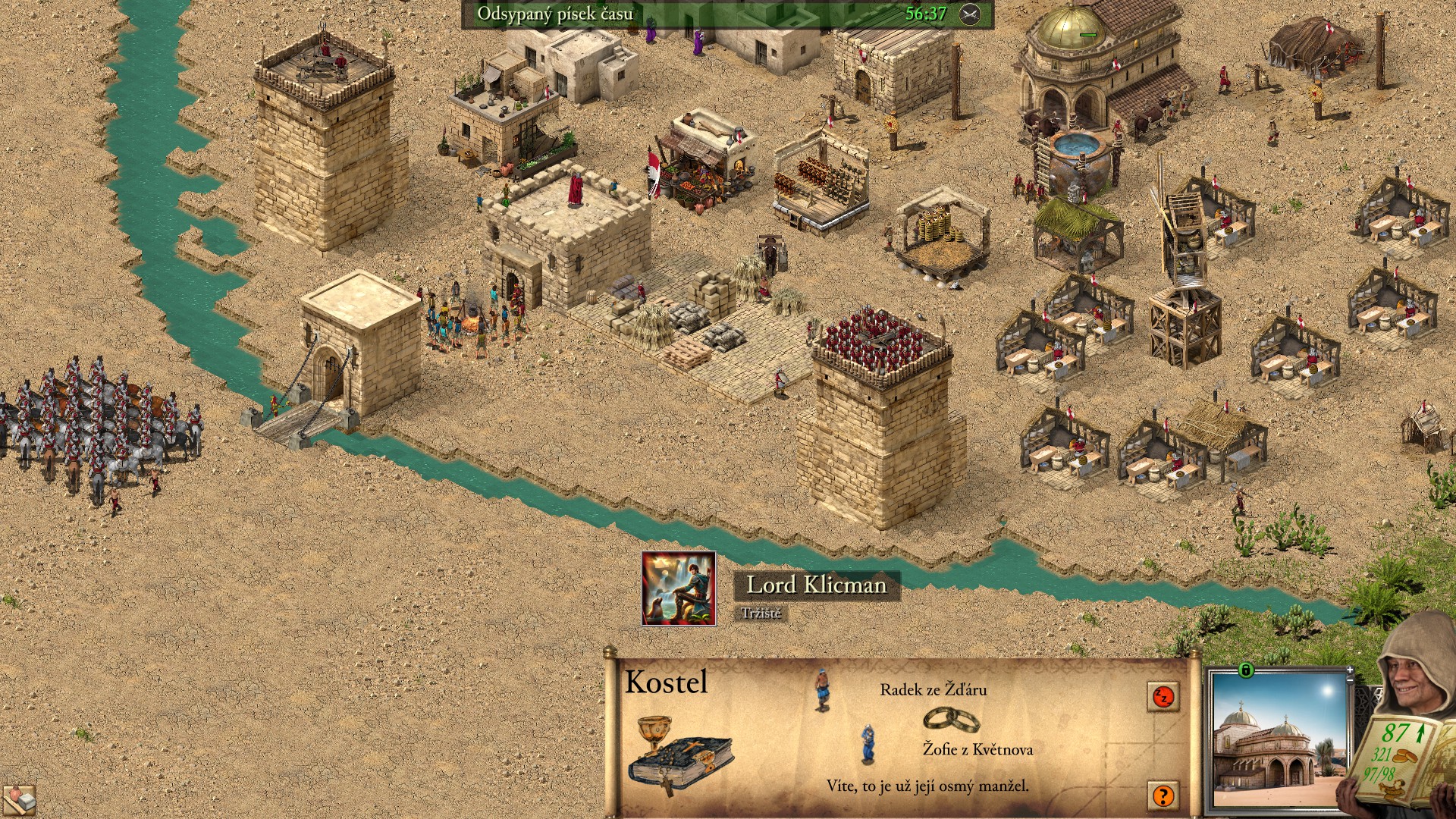This screenshot has width=1456, height=819.
Task: Toggle the green padlock above the preview
Action: [1245, 670]
